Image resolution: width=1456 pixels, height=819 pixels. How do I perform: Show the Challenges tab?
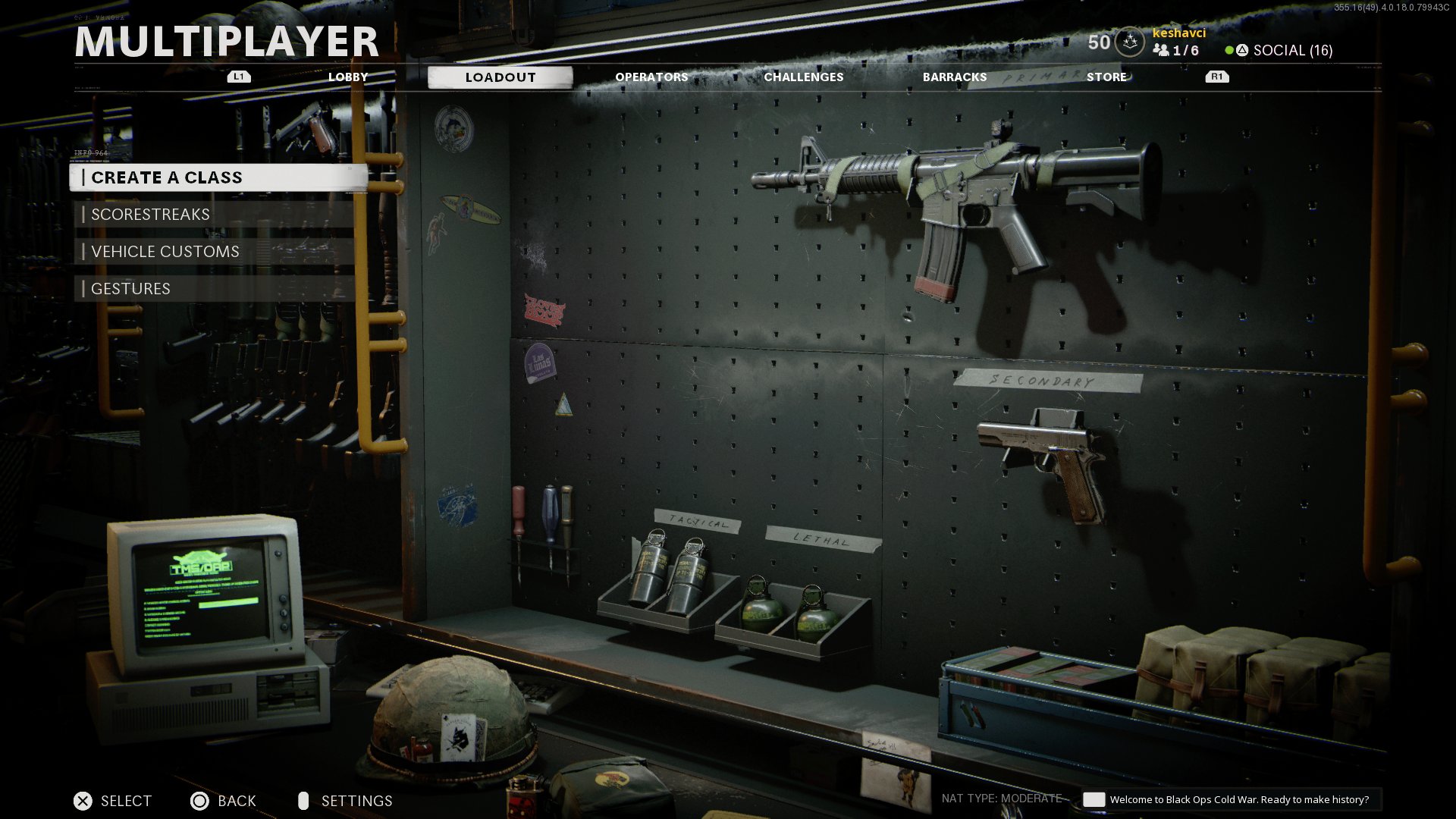[803, 77]
